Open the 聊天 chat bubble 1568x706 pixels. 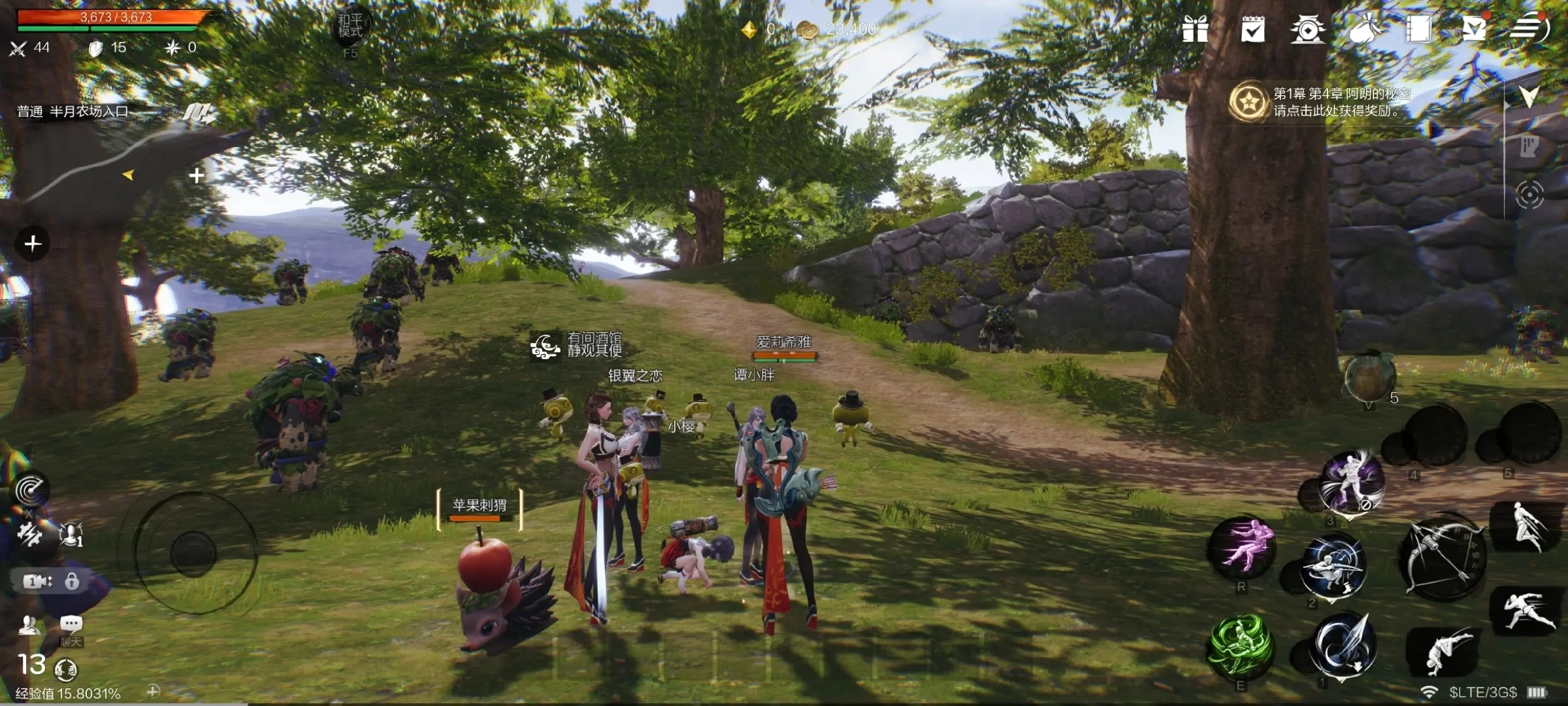(x=71, y=625)
